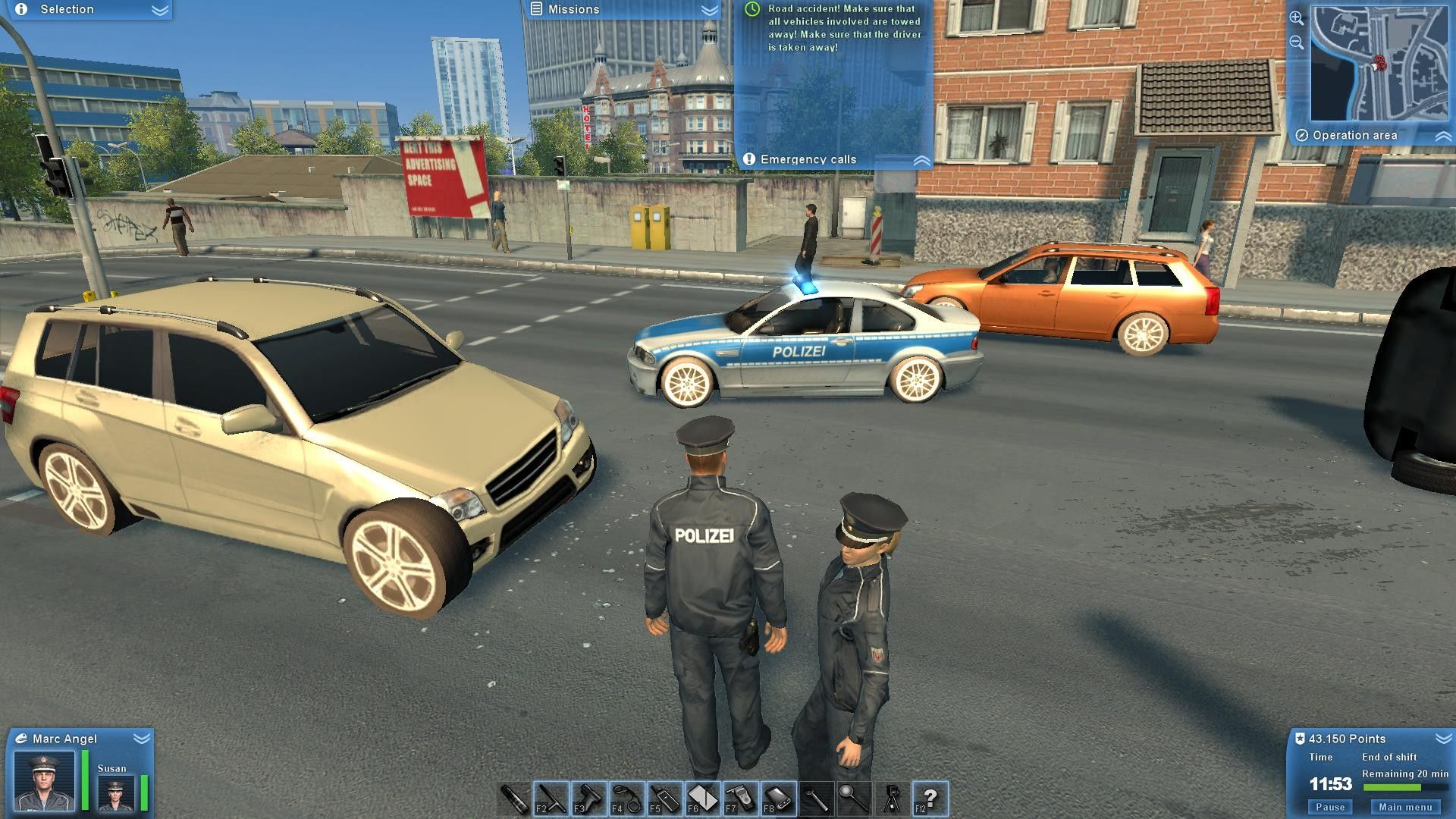Select the F8 mobile phone tool

pos(779,799)
